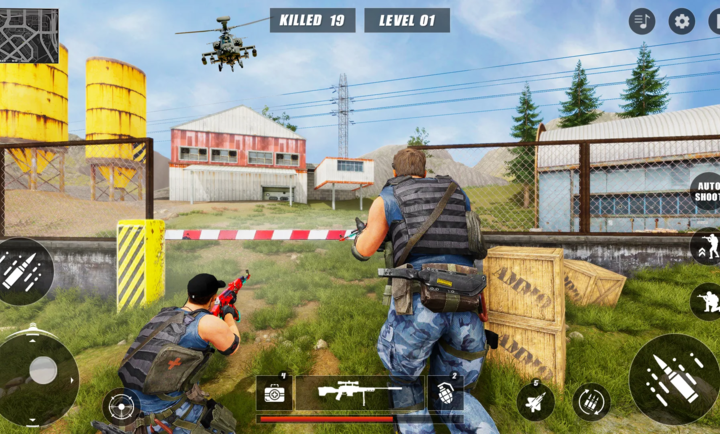The height and width of the screenshot is (434, 720).
Task: Fire with the left-side bullet button
Action: tap(22, 271)
